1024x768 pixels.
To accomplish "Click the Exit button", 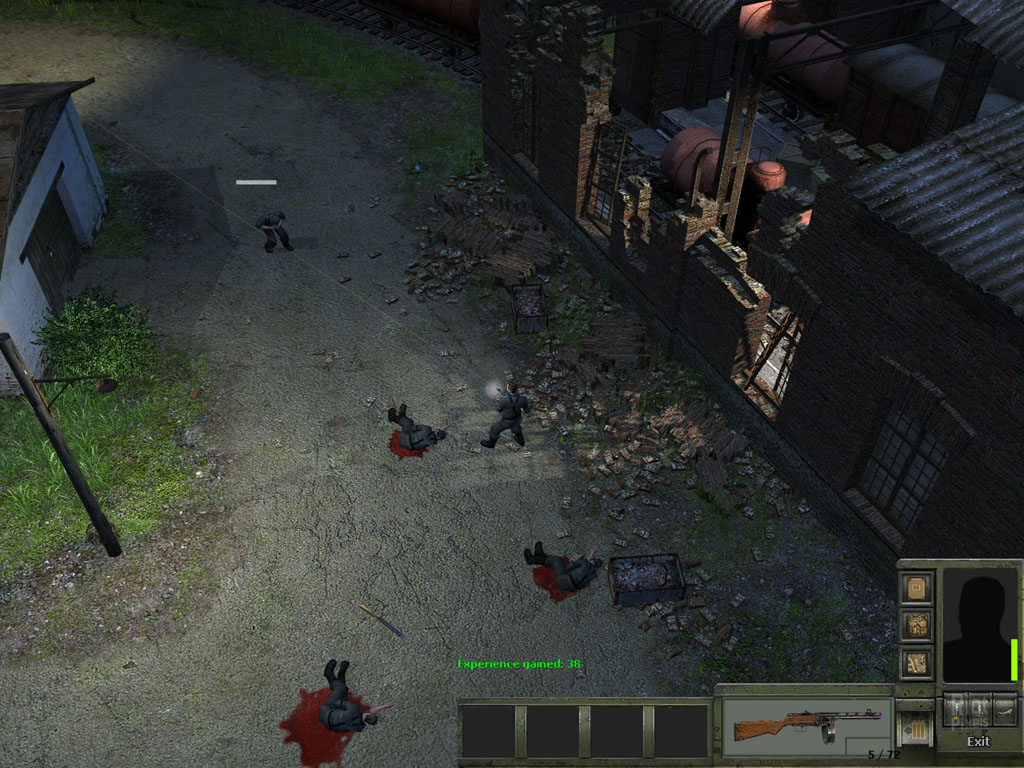I will coord(978,741).
